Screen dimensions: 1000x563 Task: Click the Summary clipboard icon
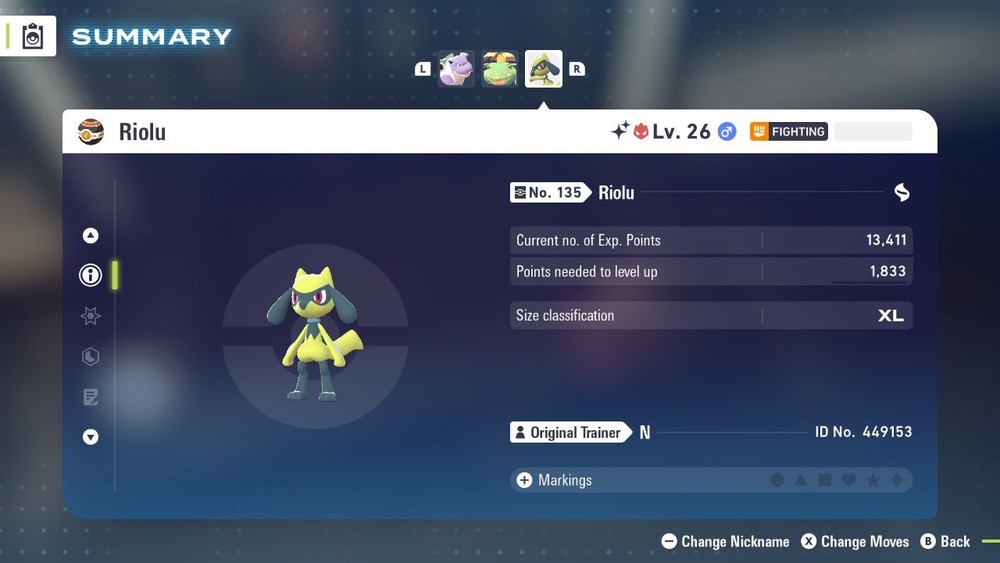pos(33,37)
